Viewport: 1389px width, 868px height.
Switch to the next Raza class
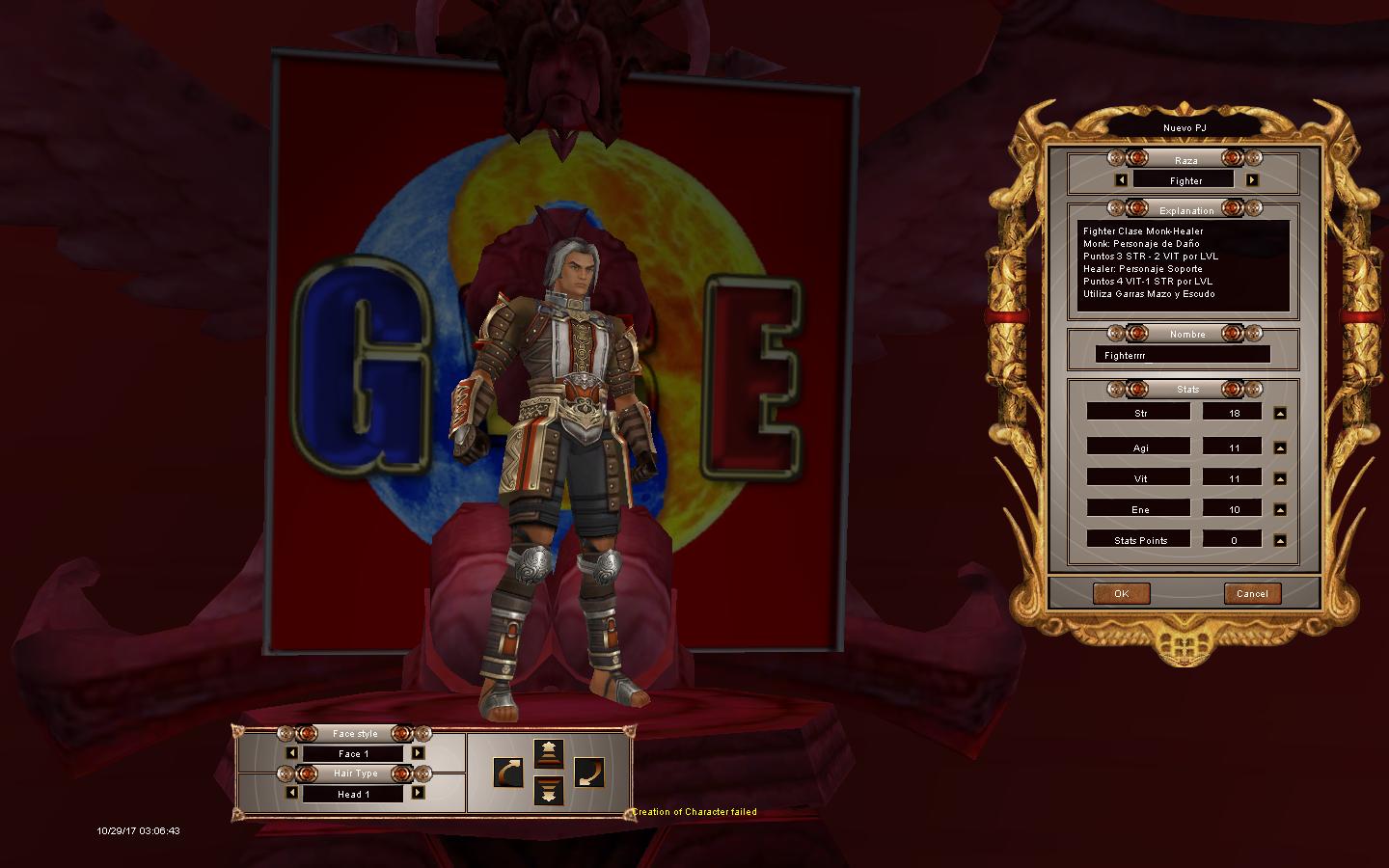tap(1252, 180)
